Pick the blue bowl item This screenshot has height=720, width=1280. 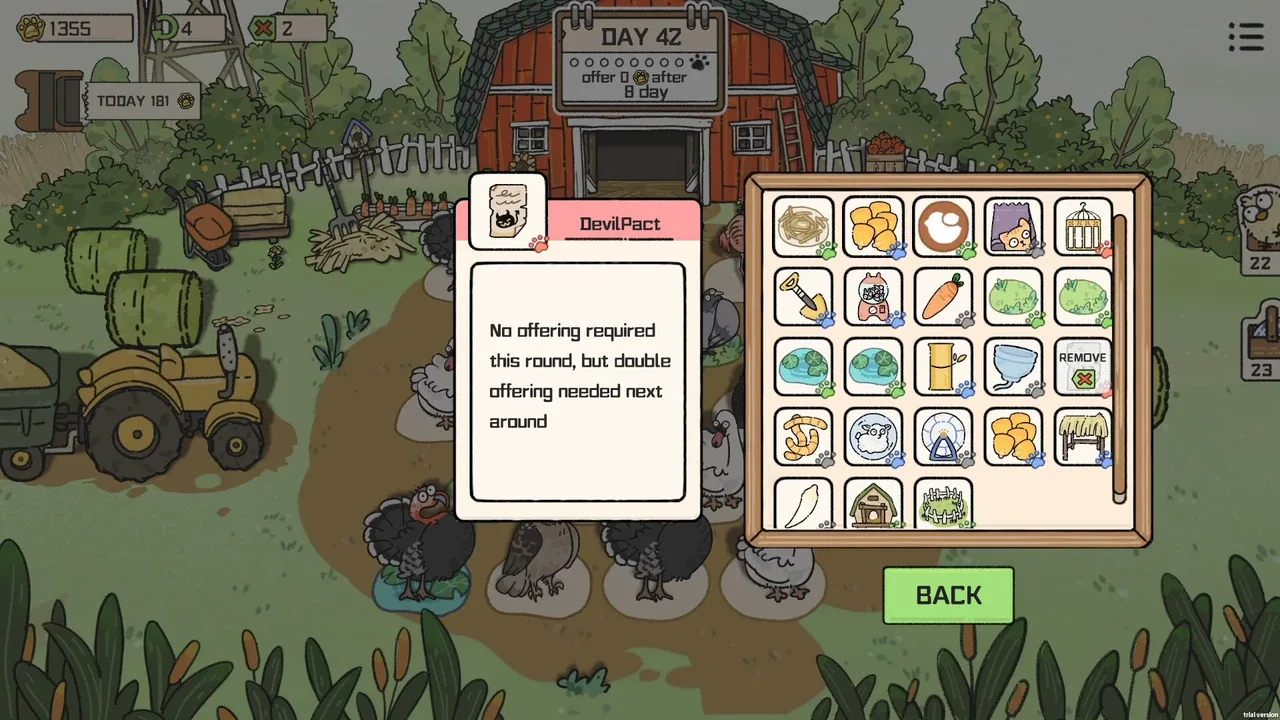click(1013, 365)
